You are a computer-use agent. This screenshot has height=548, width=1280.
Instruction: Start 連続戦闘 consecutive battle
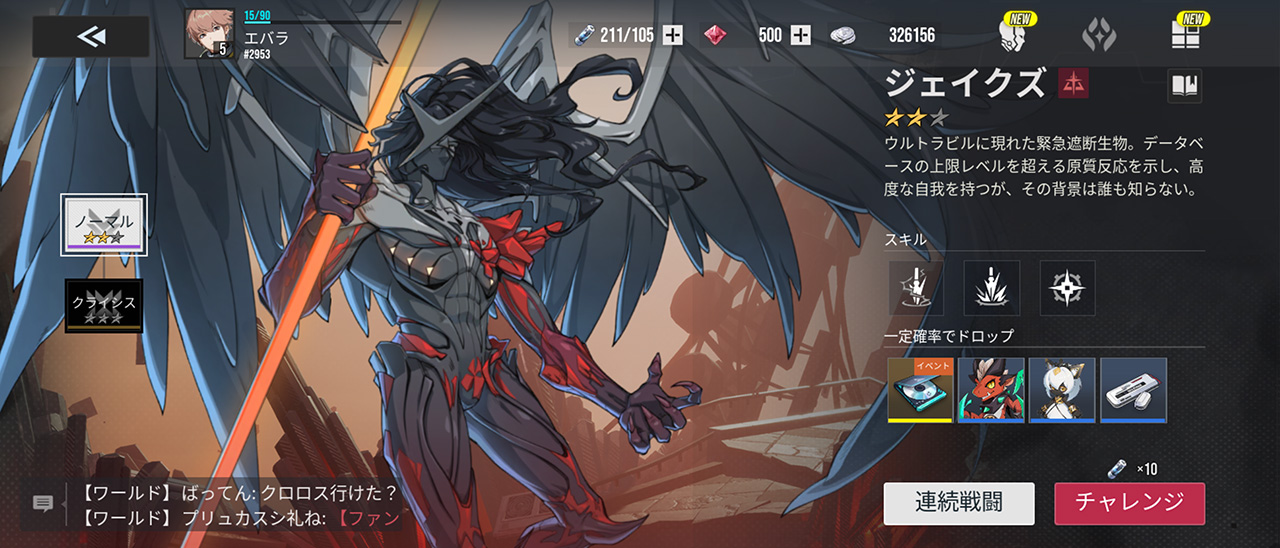(x=959, y=503)
